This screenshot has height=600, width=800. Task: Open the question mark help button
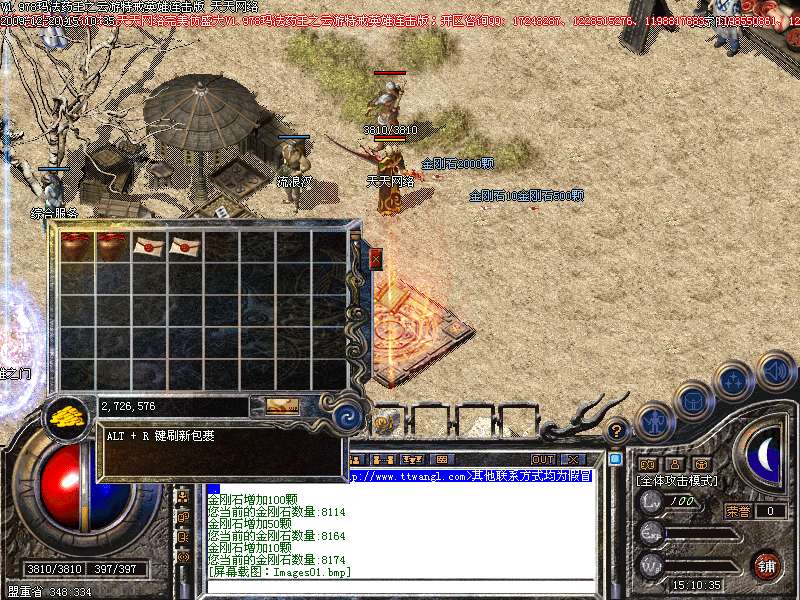click(x=617, y=431)
